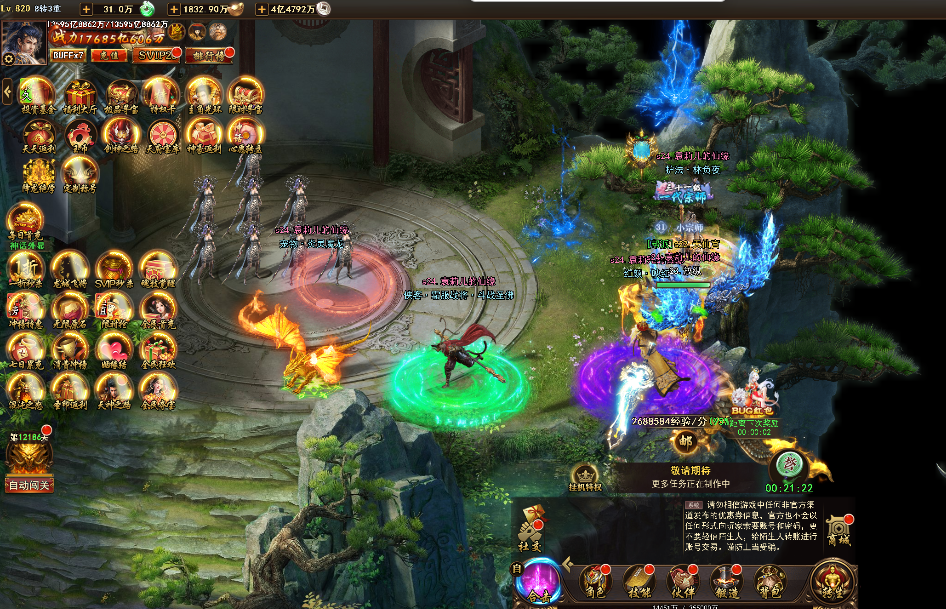The height and width of the screenshot is (609, 946).
Task: Open the 挂机特权 idle privilege icon
Action: (x=586, y=479)
